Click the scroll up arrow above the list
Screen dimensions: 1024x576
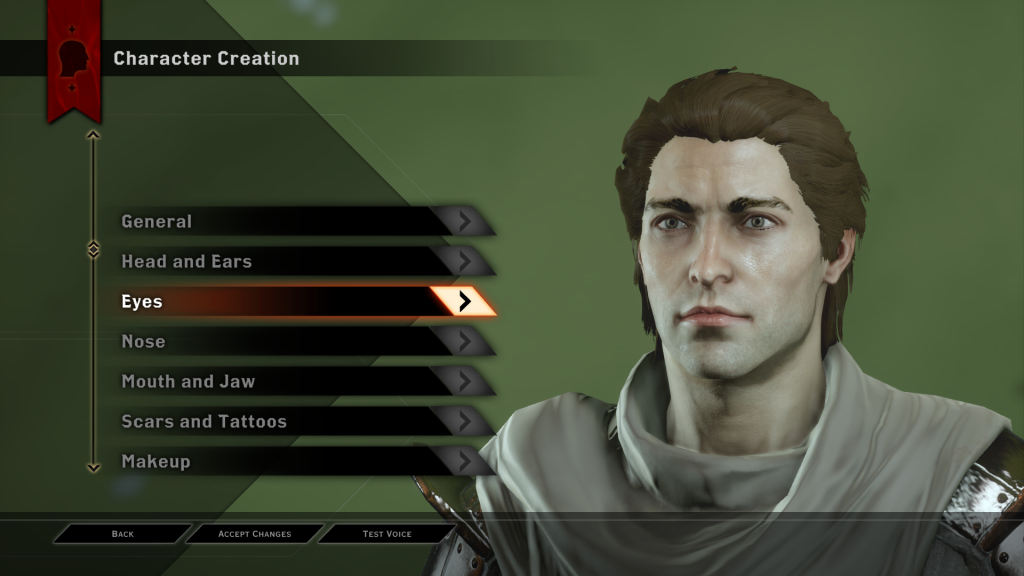(x=93, y=134)
